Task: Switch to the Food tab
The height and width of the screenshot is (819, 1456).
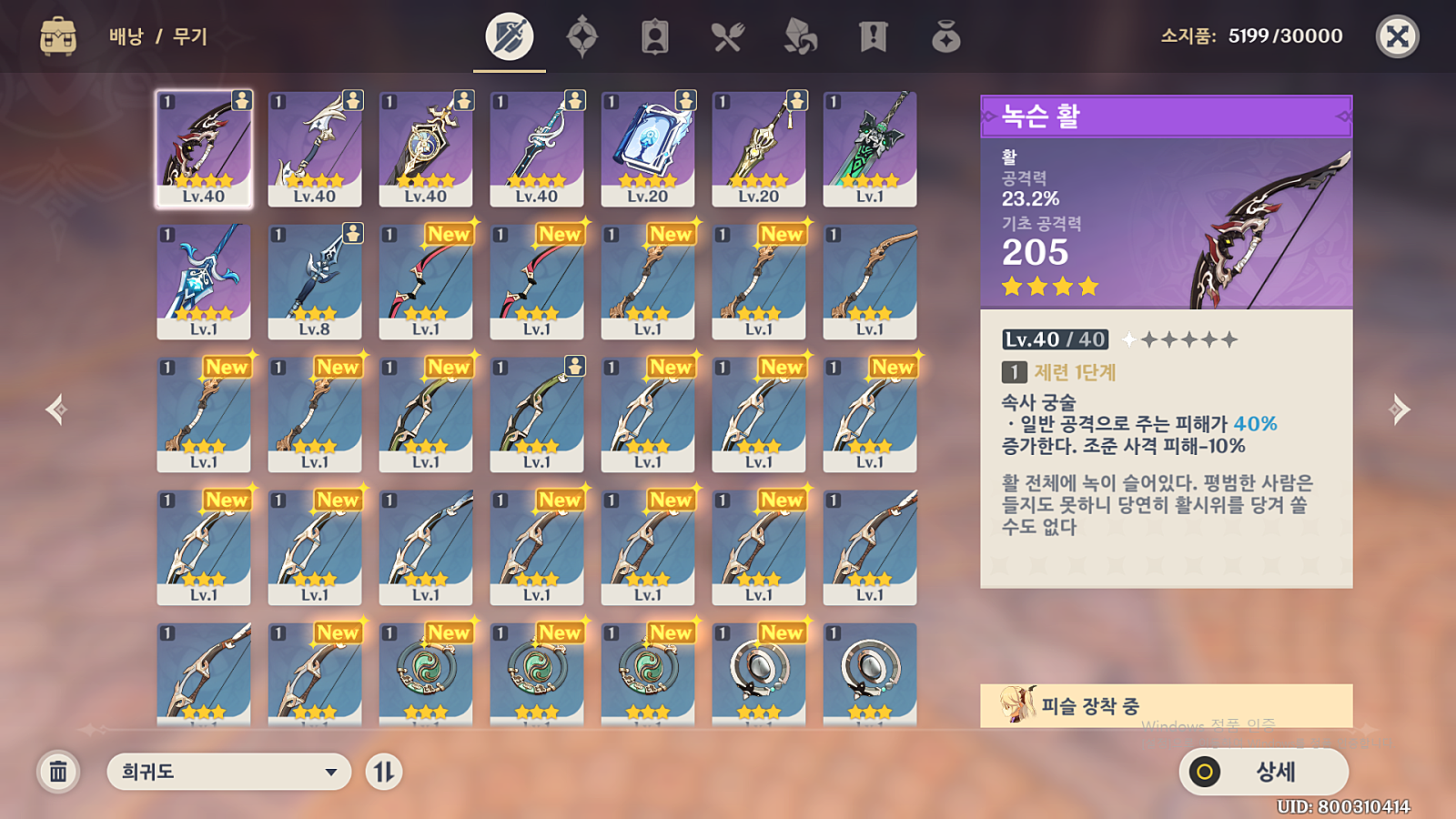Action: [728, 37]
